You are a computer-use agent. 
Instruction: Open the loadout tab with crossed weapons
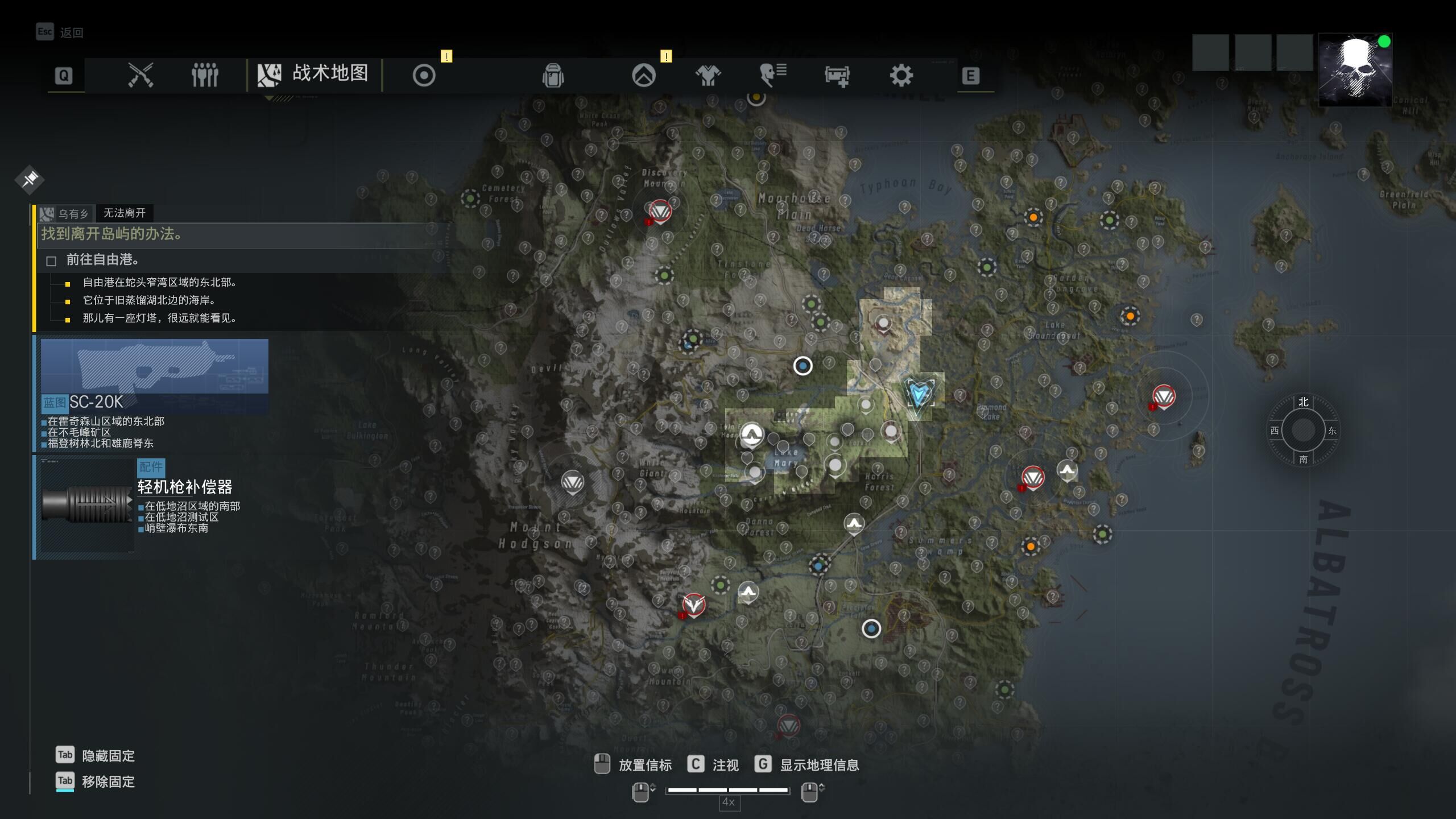(140, 75)
